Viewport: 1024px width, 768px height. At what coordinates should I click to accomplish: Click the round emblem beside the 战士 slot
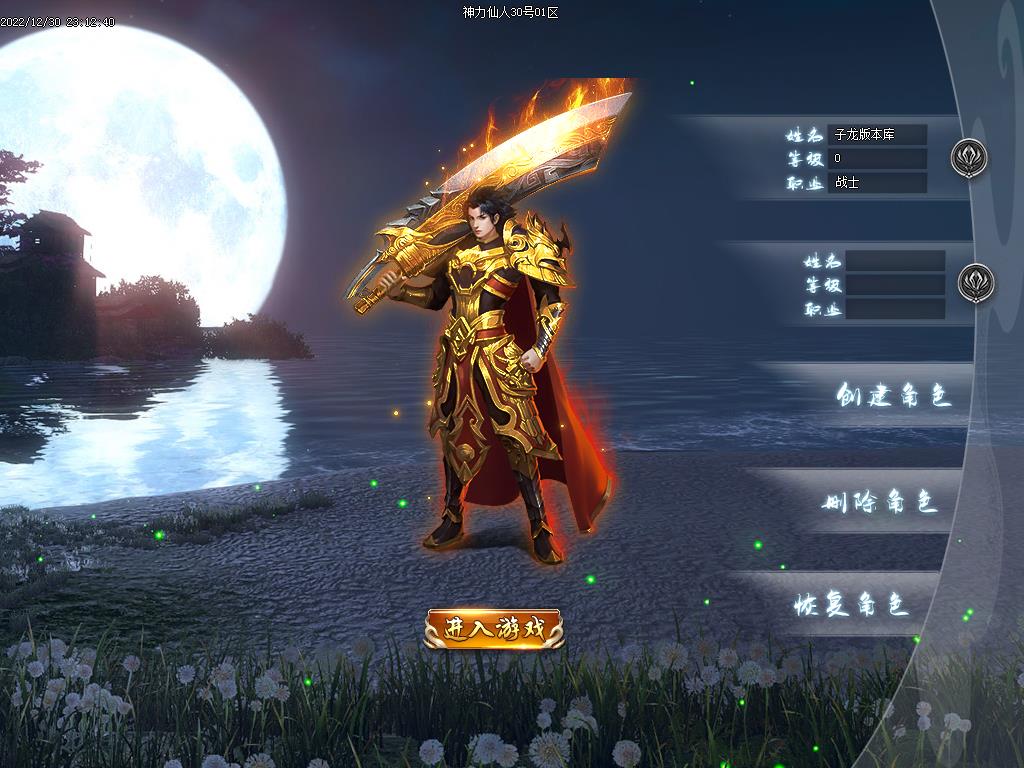tap(968, 158)
